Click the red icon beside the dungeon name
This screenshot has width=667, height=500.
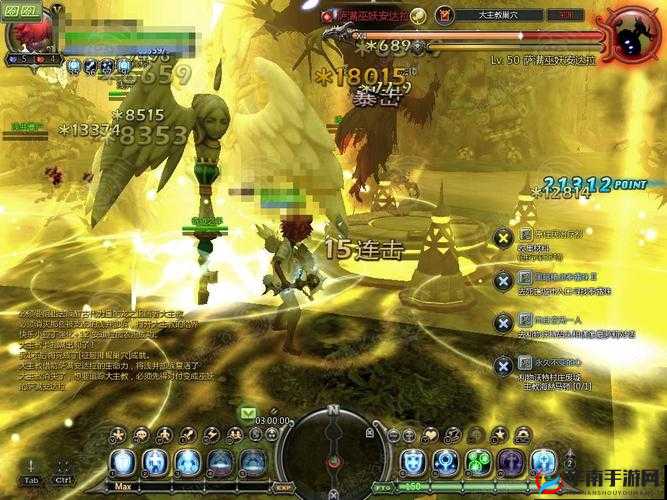click(446, 15)
